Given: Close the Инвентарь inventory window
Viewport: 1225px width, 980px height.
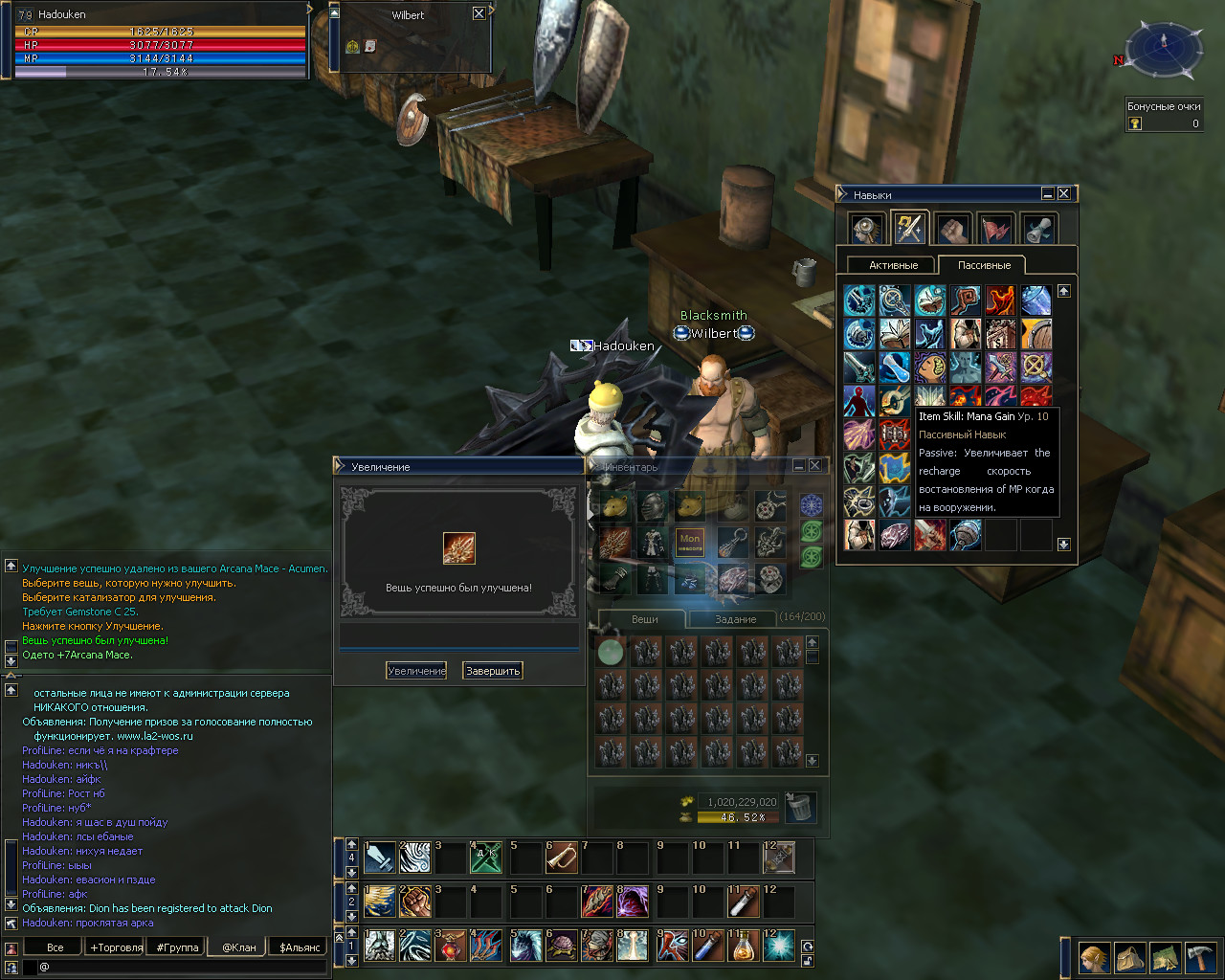Looking at the screenshot, I should pyautogui.click(x=814, y=465).
